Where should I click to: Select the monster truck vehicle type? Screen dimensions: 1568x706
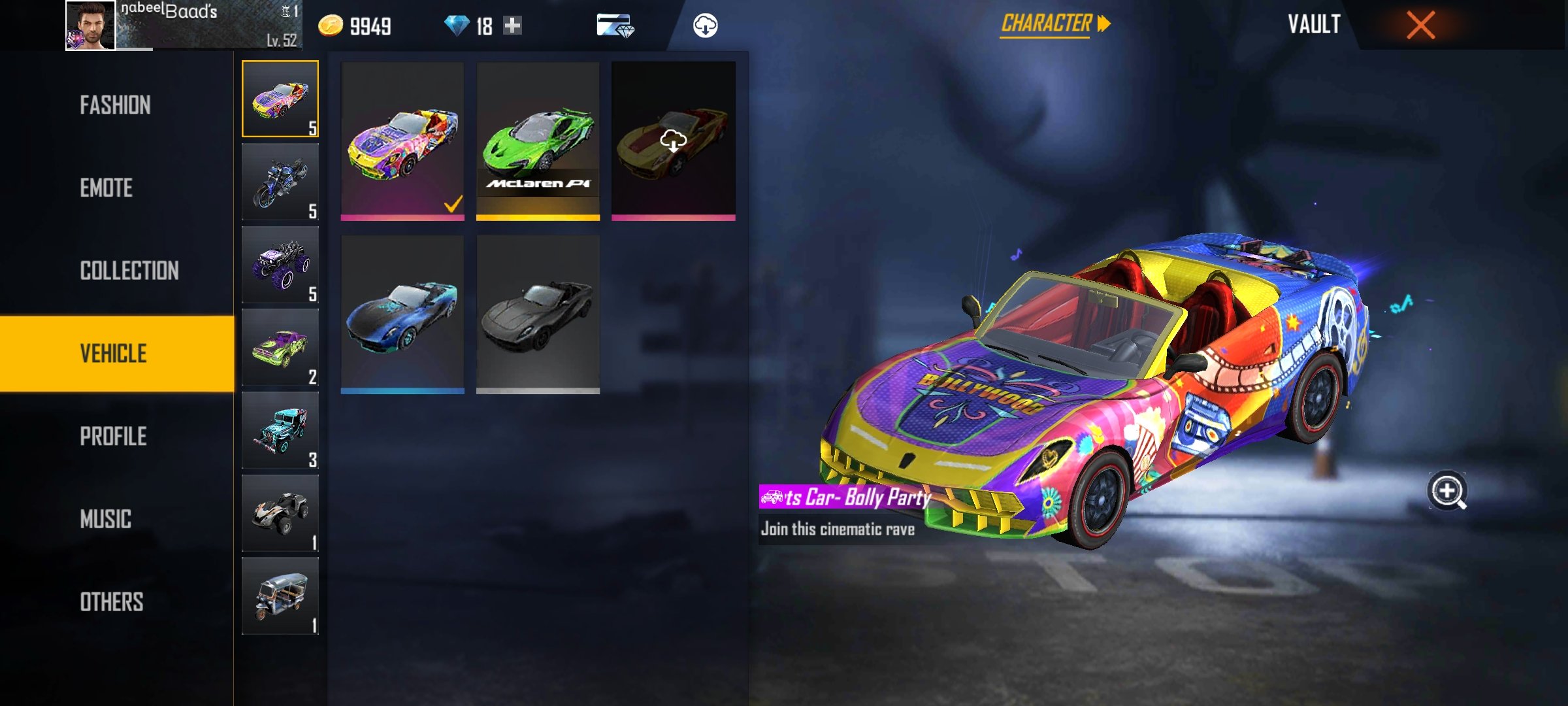click(x=280, y=265)
